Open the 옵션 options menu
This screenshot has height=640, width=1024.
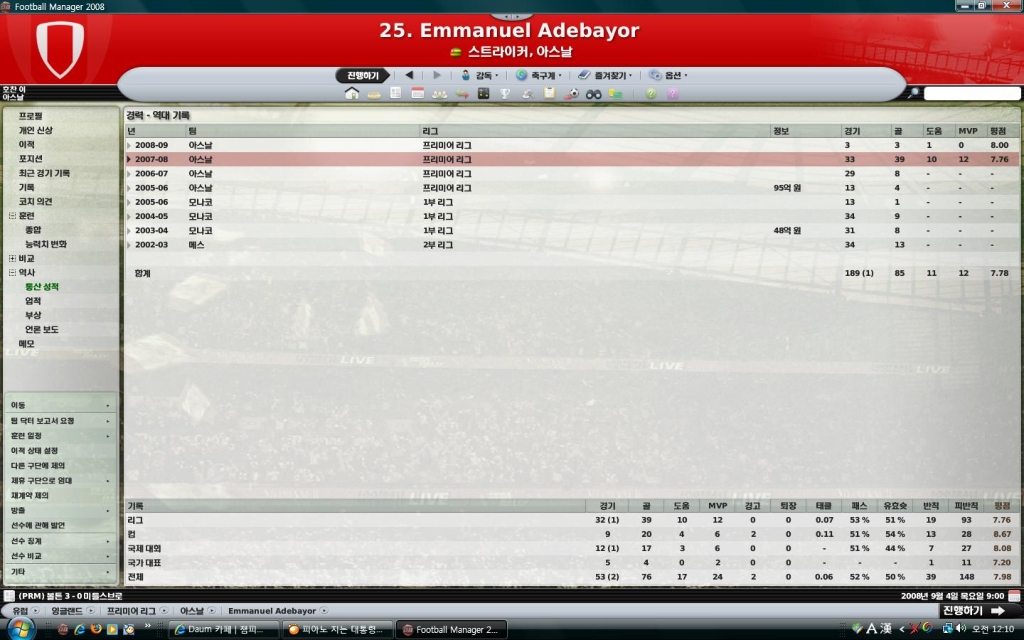tap(668, 75)
